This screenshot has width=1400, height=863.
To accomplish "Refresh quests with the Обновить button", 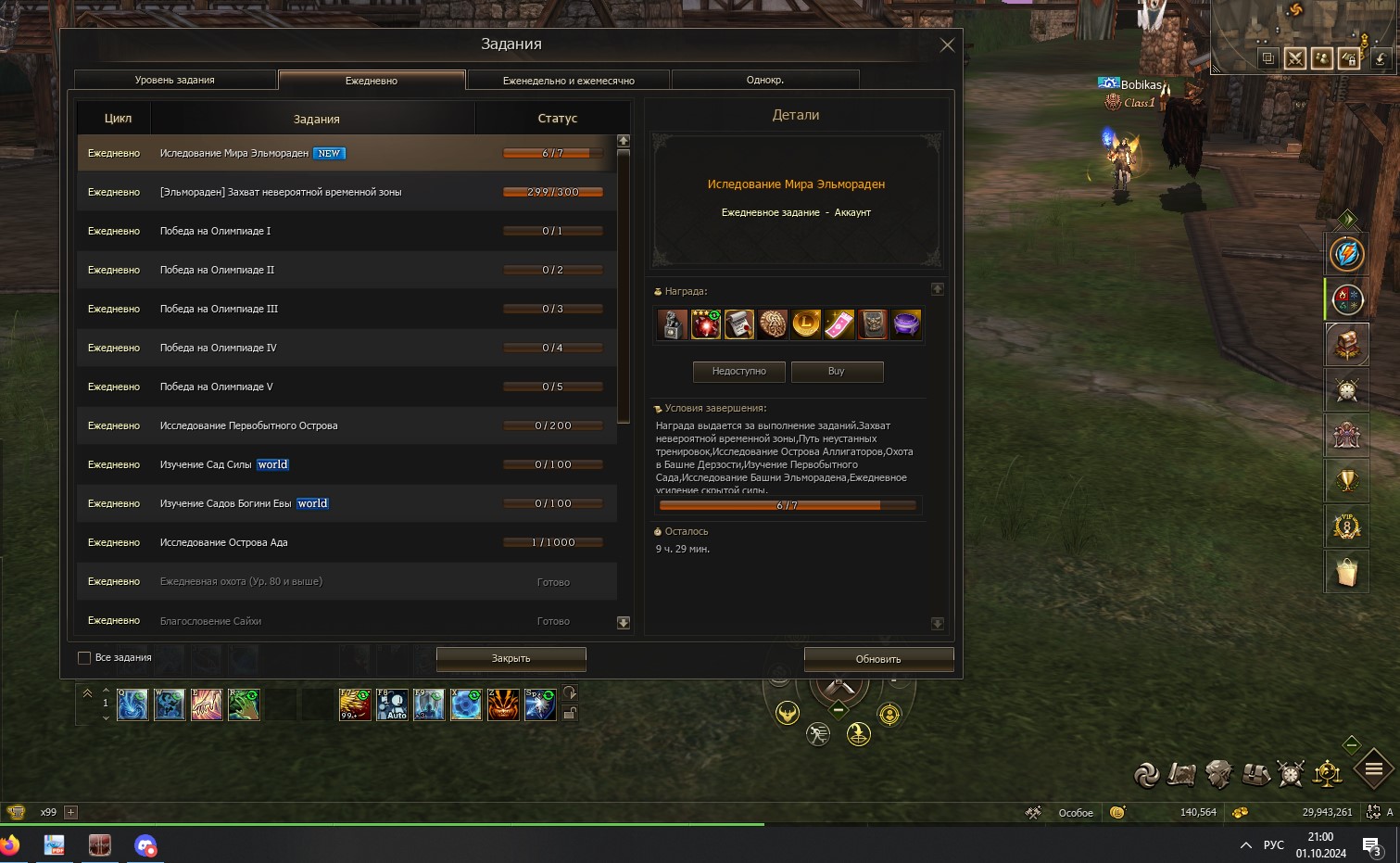I will coord(878,659).
